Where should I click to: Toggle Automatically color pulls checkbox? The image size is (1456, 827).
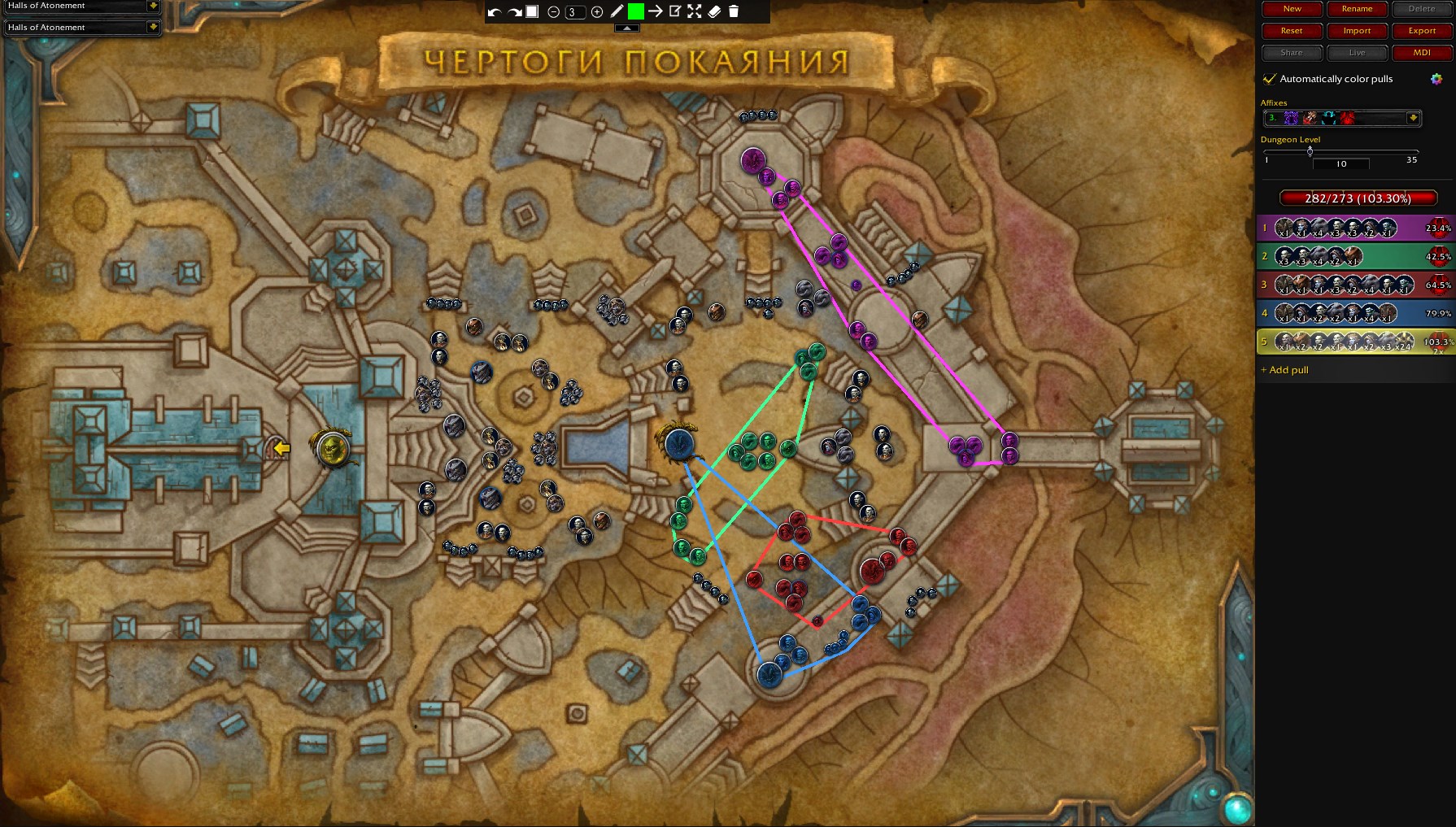(x=1269, y=79)
